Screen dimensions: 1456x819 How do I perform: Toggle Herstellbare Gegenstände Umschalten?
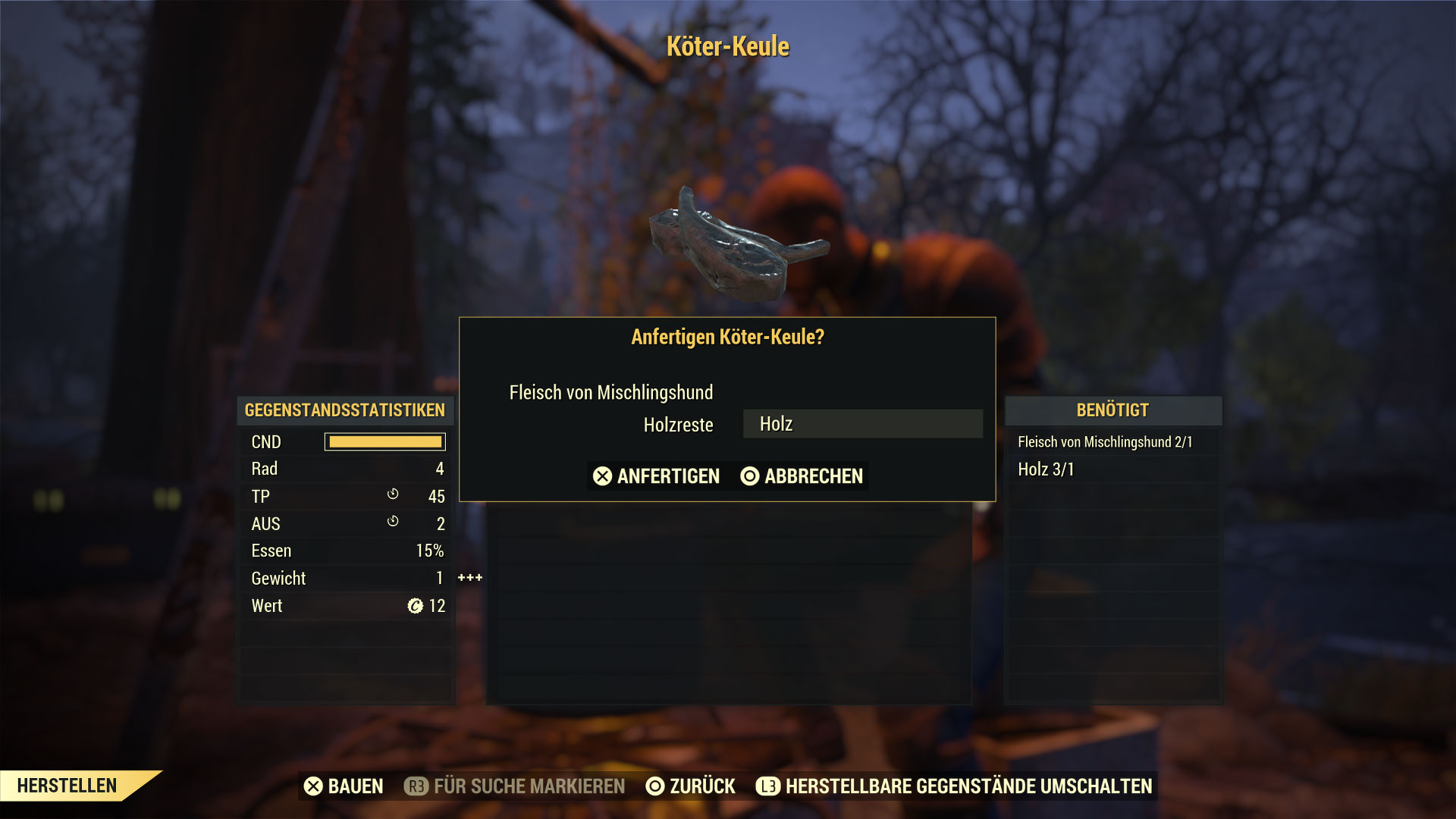(955, 786)
